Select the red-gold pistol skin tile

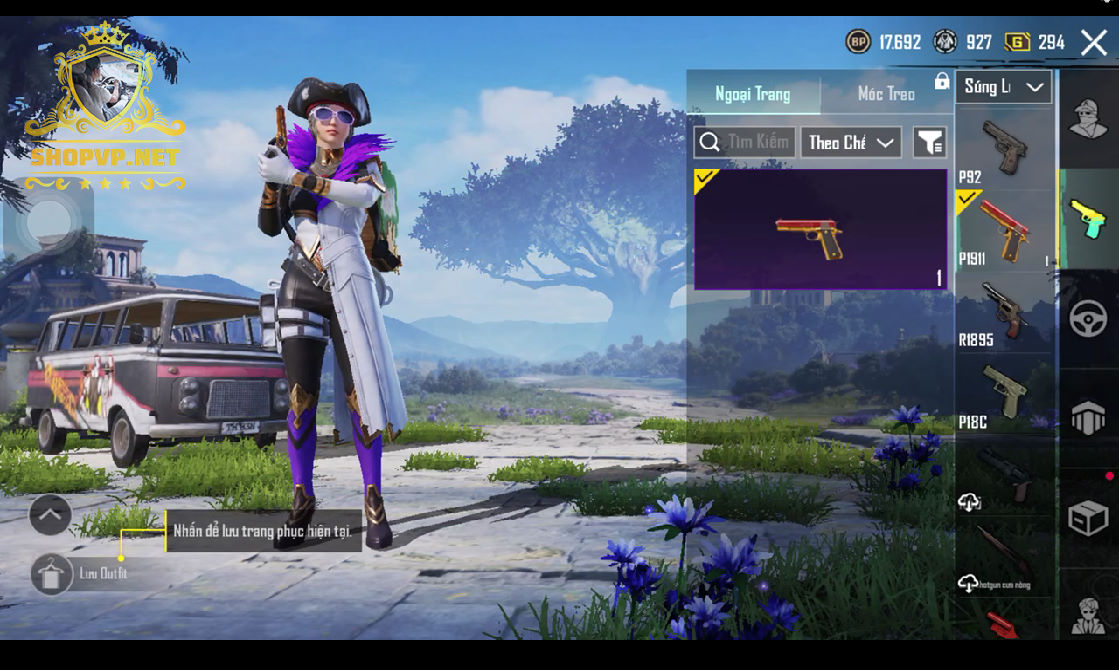(x=820, y=229)
